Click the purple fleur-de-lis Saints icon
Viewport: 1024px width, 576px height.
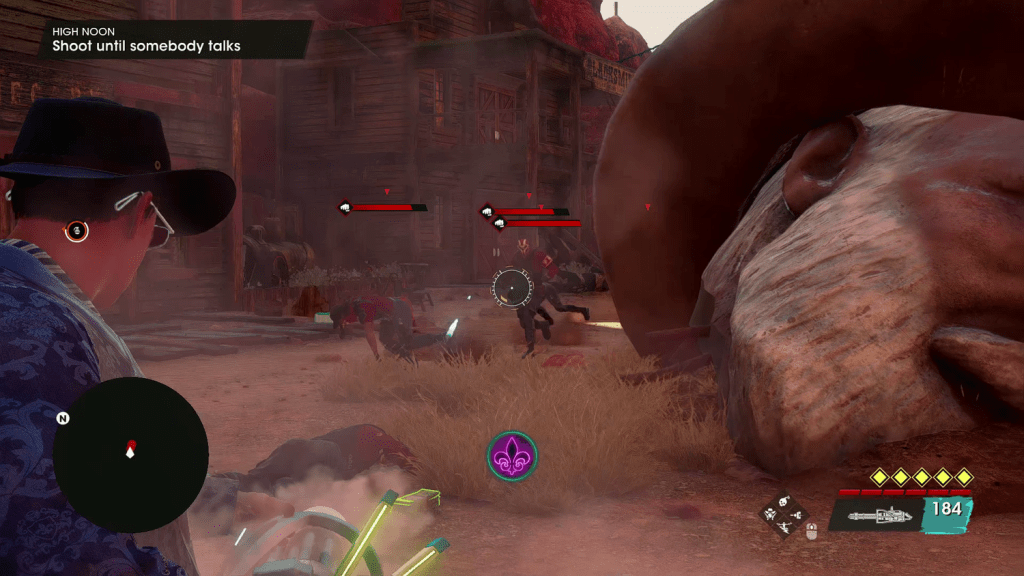[x=512, y=456]
